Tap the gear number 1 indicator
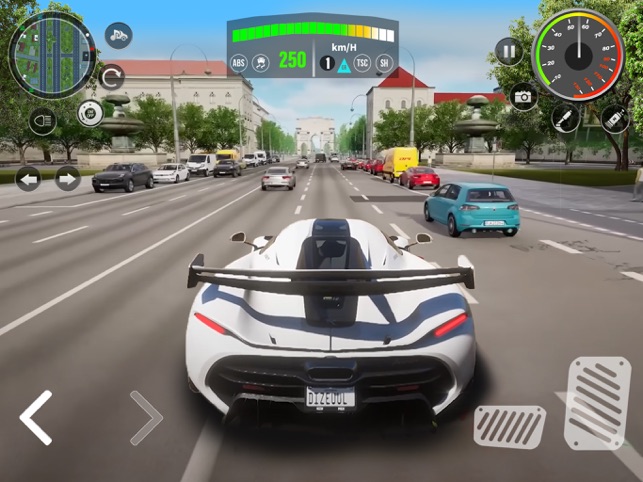Screen dimensions: 643x482 point(326,63)
